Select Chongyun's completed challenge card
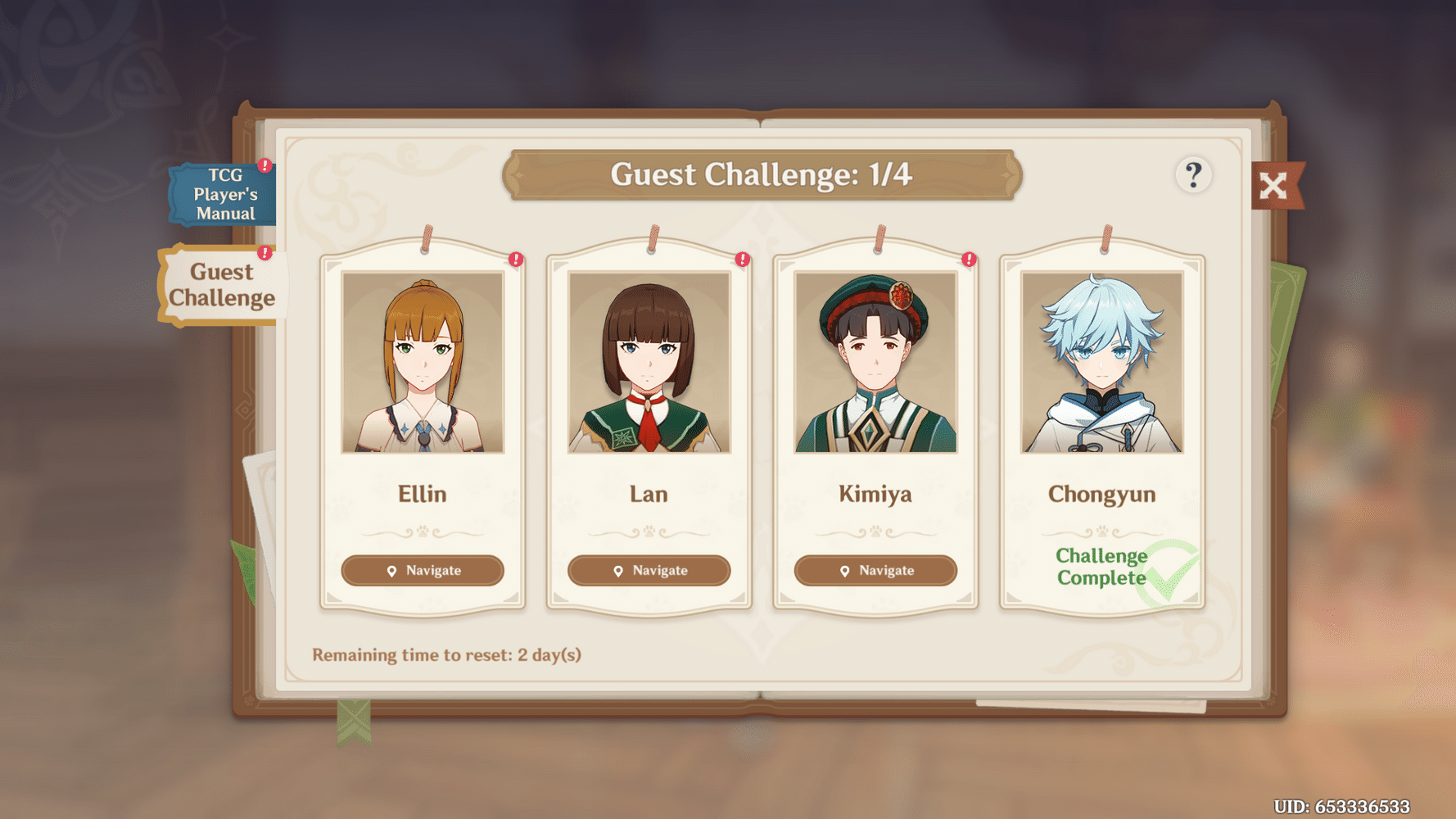1456x819 pixels. (x=1102, y=426)
